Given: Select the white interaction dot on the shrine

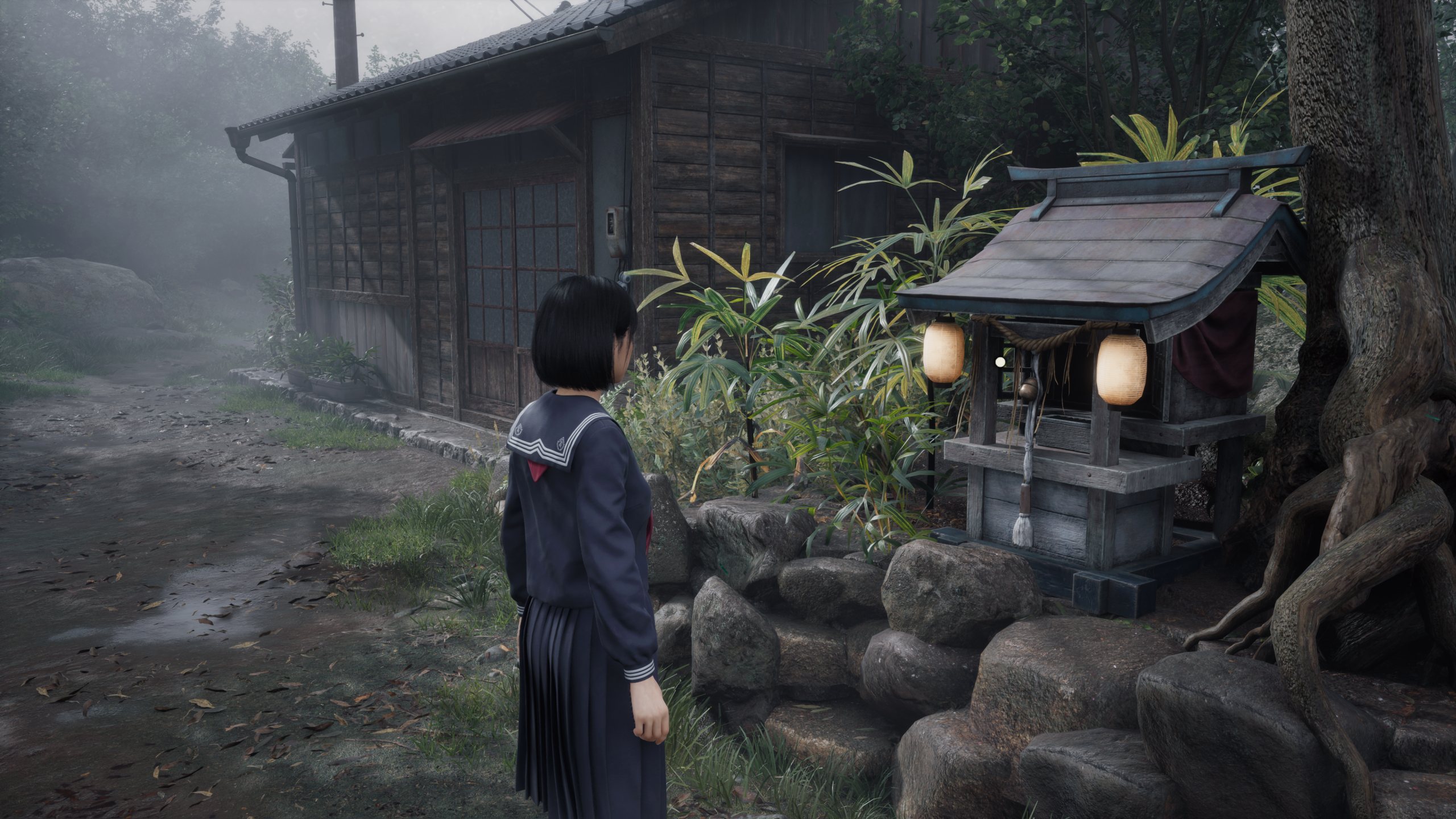Looking at the screenshot, I should [1000, 361].
